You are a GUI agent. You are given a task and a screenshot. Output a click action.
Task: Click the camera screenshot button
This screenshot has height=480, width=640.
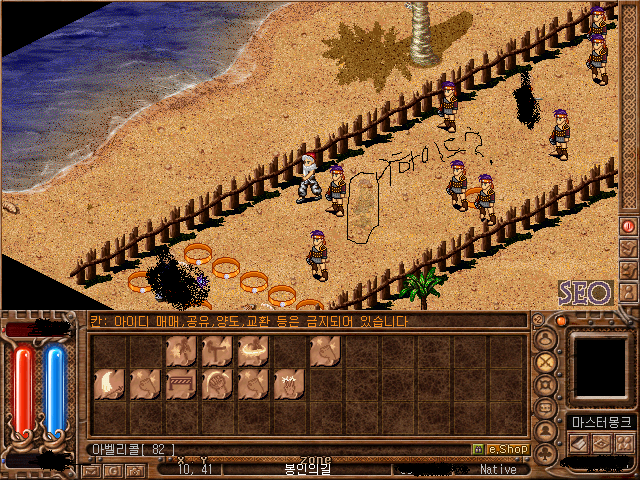click(137, 469)
